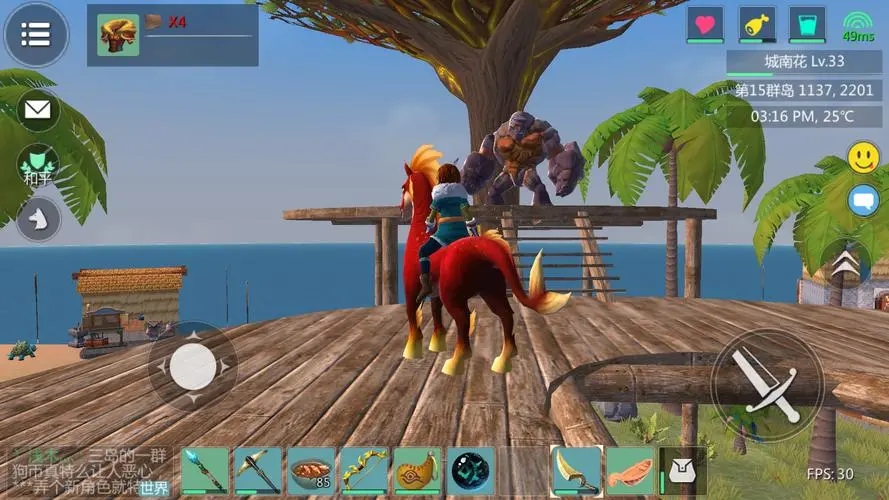This screenshot has height=500, width=889.
Task: Open the backpack inventory
Action: pyautogui.click(x=682, y=471)
